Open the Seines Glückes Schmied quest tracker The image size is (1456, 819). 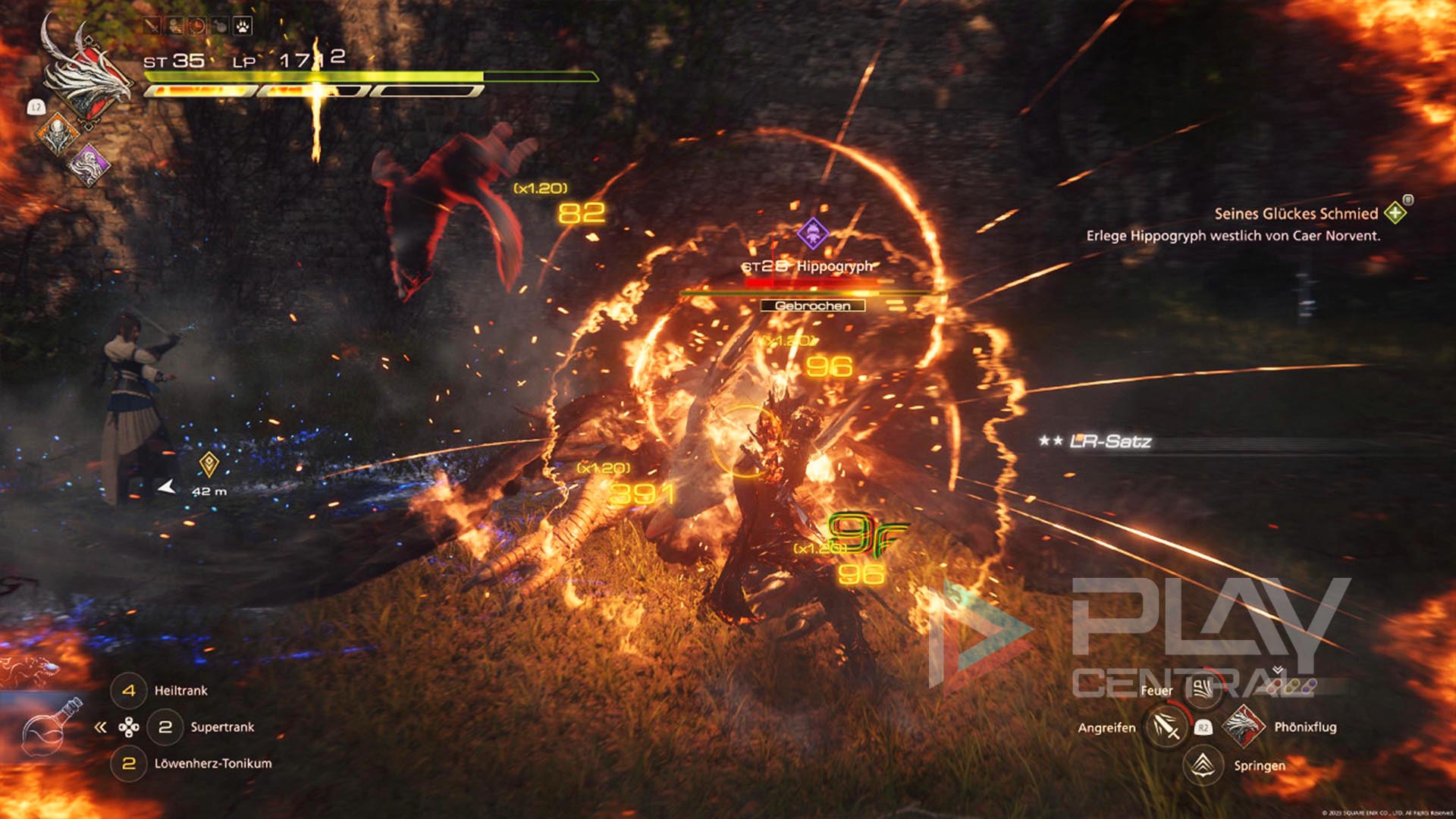tap(1296, 214)
